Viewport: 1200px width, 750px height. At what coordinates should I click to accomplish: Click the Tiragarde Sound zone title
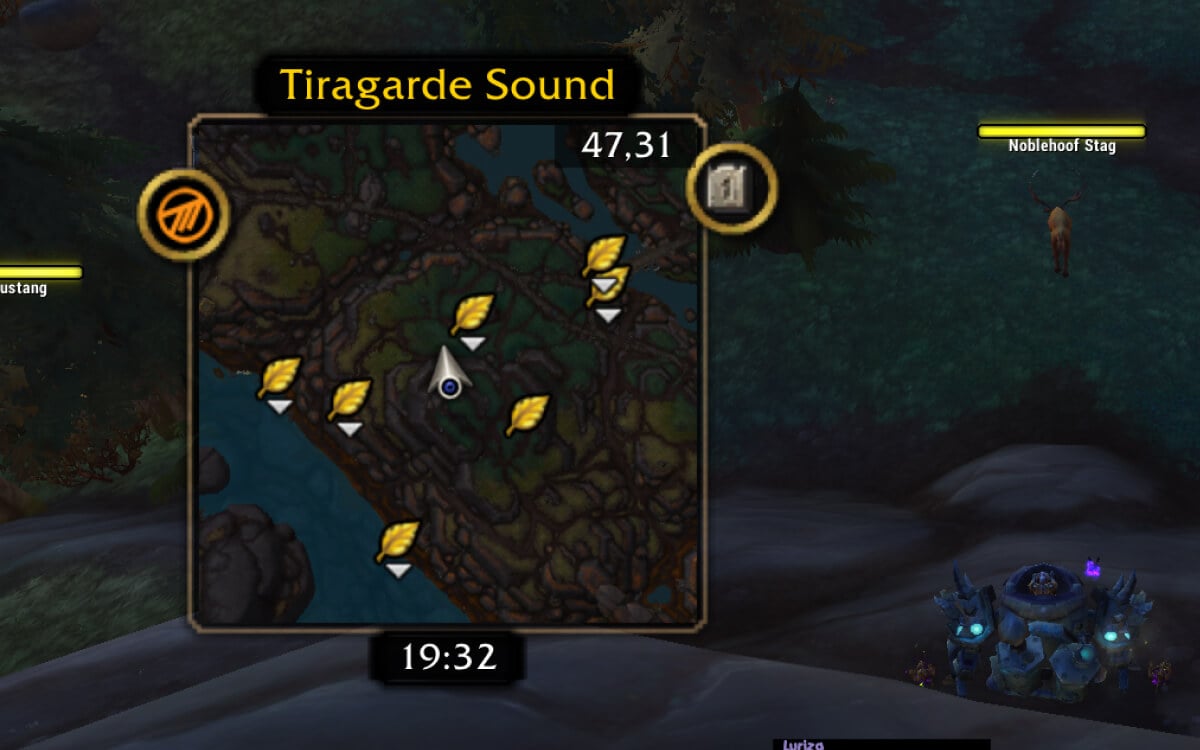tap(447, 86)
